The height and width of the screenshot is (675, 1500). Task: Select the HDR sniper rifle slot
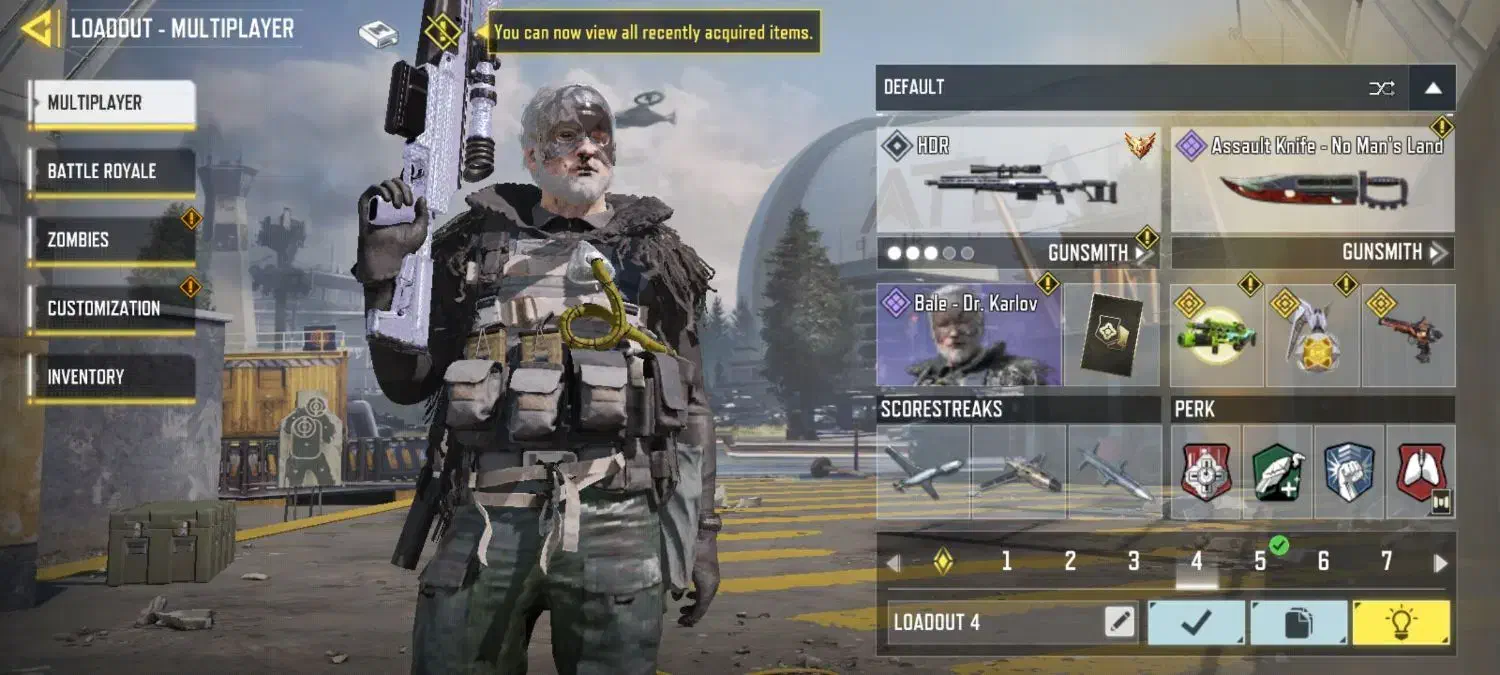(x=1018, y=180)
